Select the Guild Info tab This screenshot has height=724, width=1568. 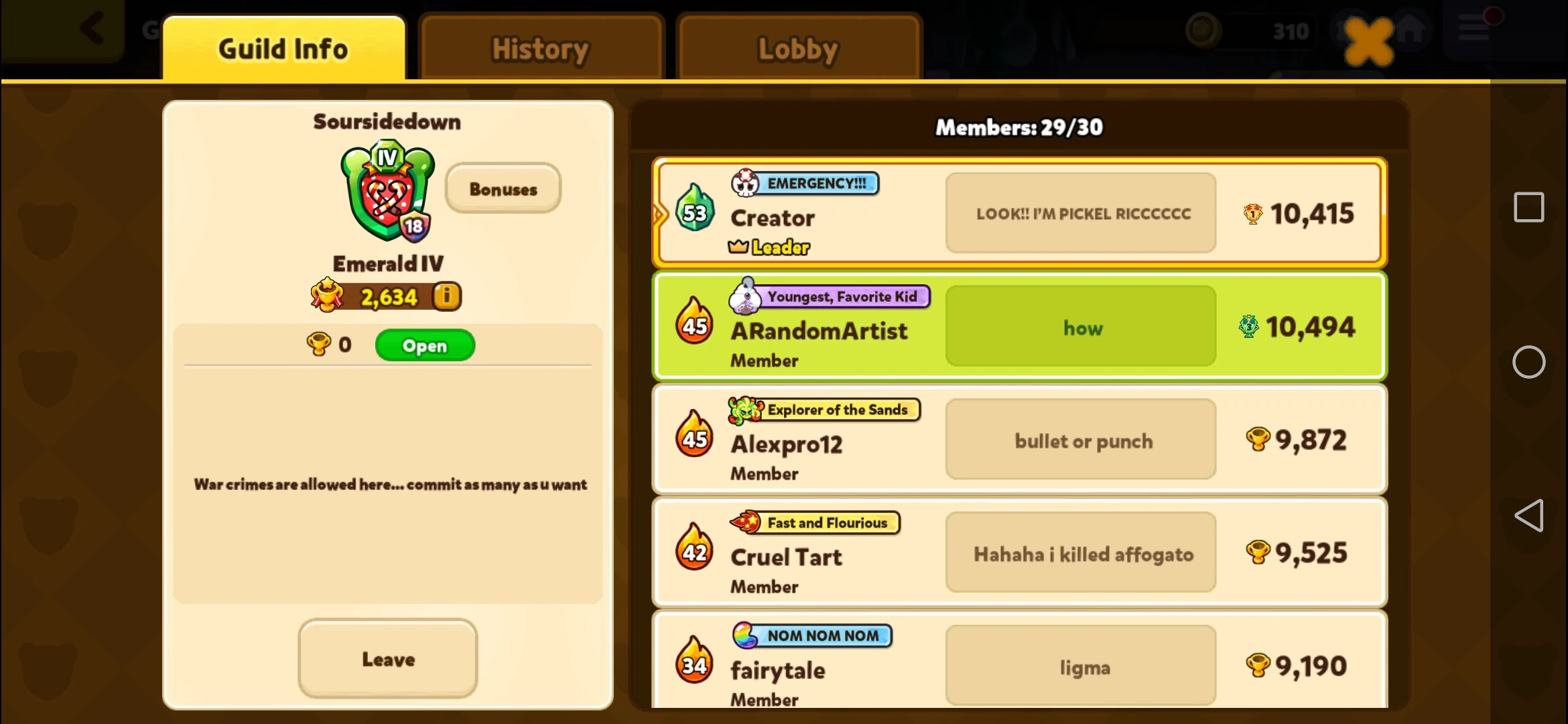coord(284,48)
